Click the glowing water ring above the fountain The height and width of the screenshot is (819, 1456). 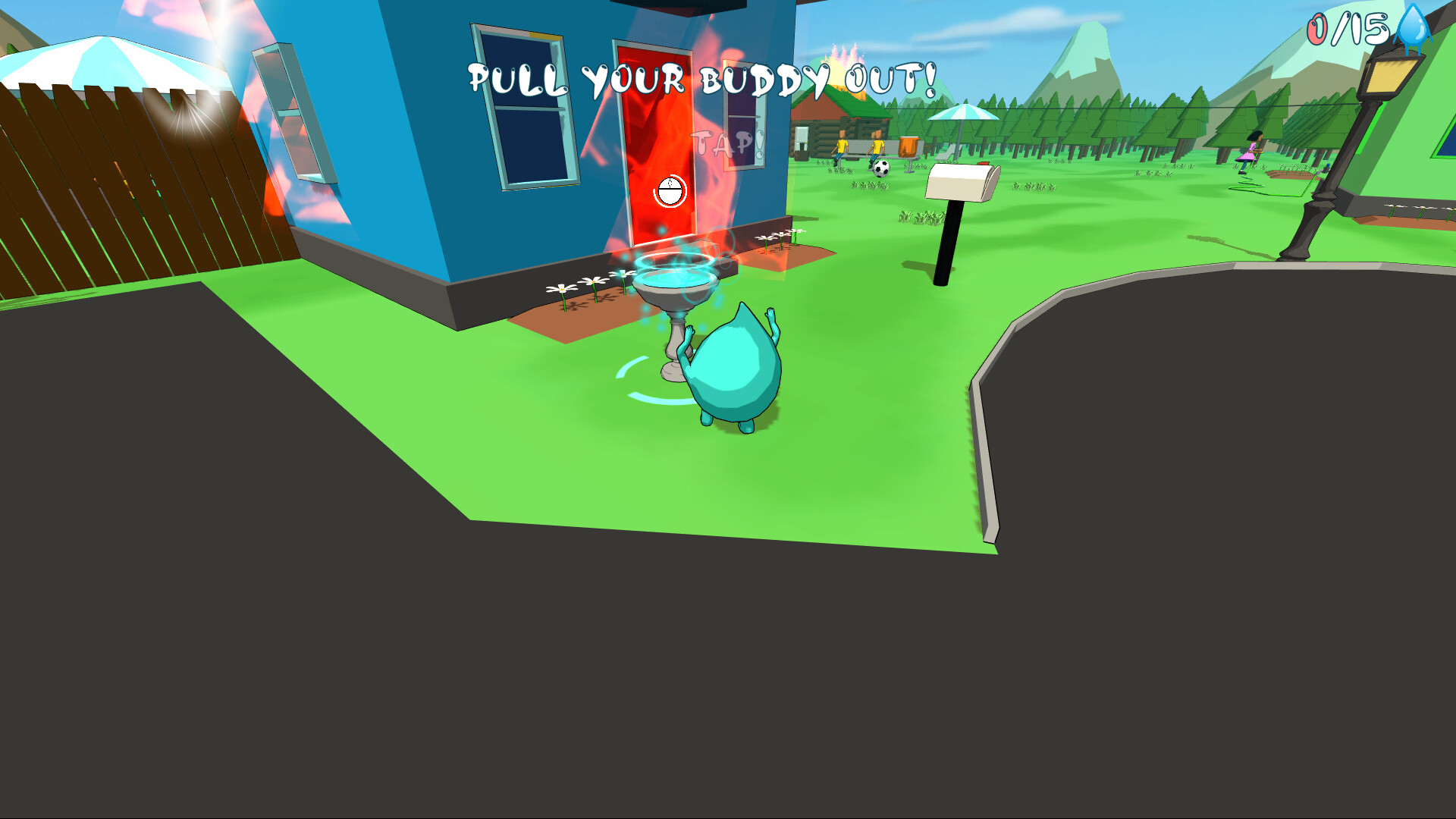pos(673,262)
